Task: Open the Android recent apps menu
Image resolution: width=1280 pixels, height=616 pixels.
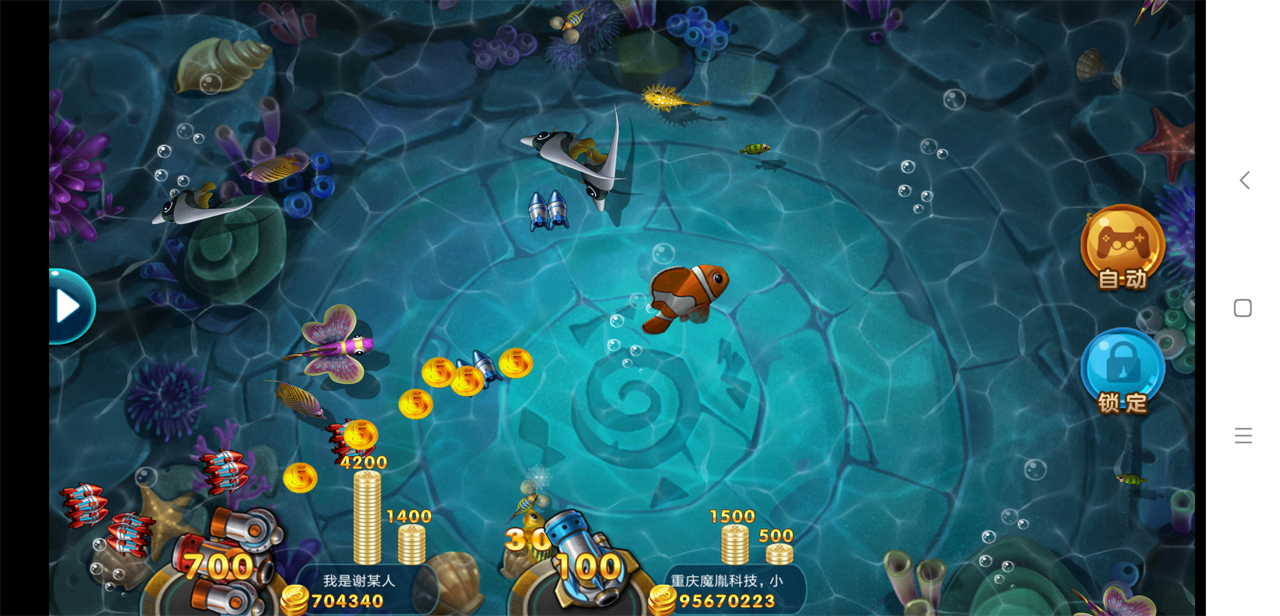Action: (x=1243, y=435)
